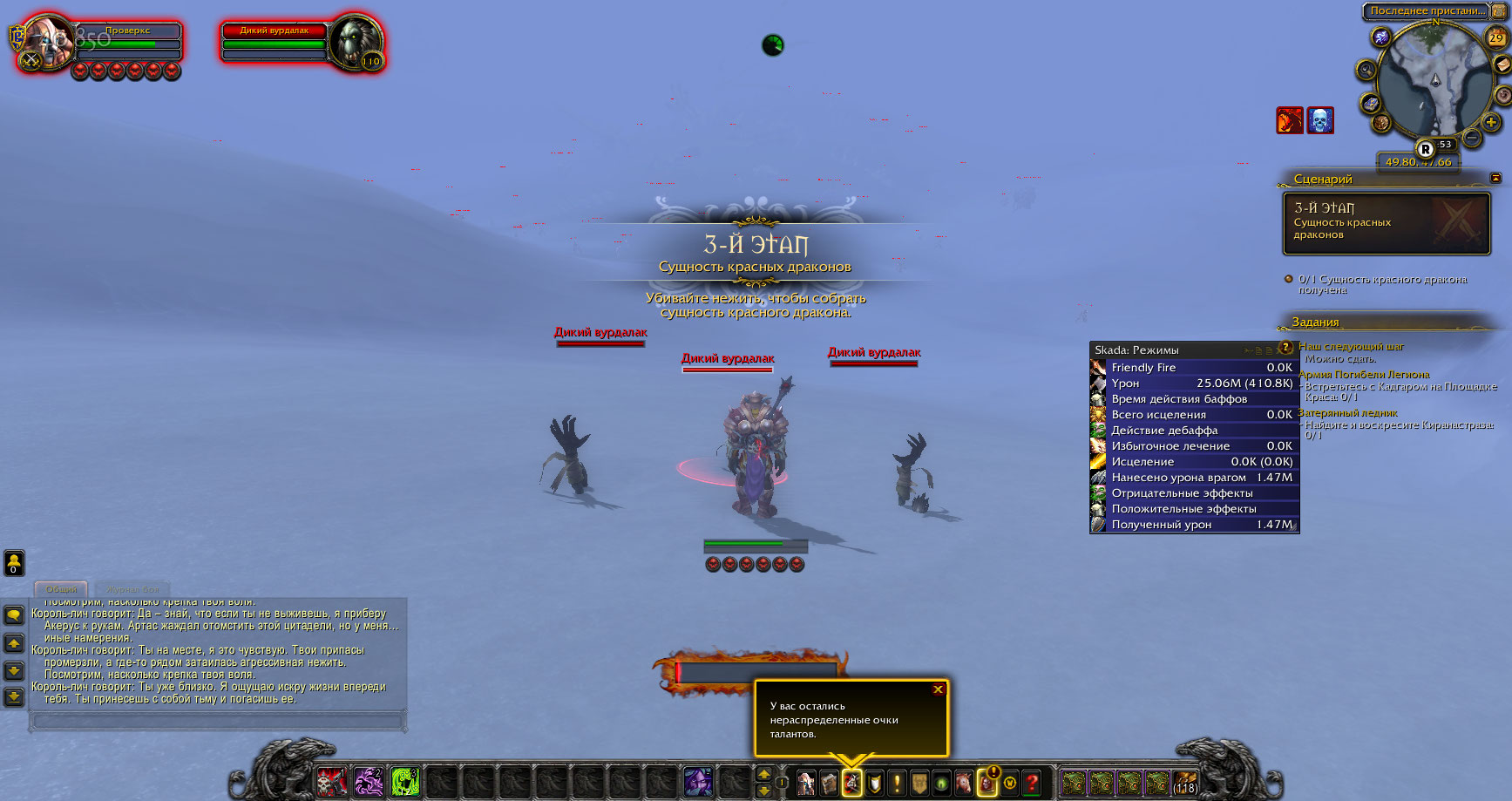
Task: Open the talents micro menu button
Action: click(851, 783)
